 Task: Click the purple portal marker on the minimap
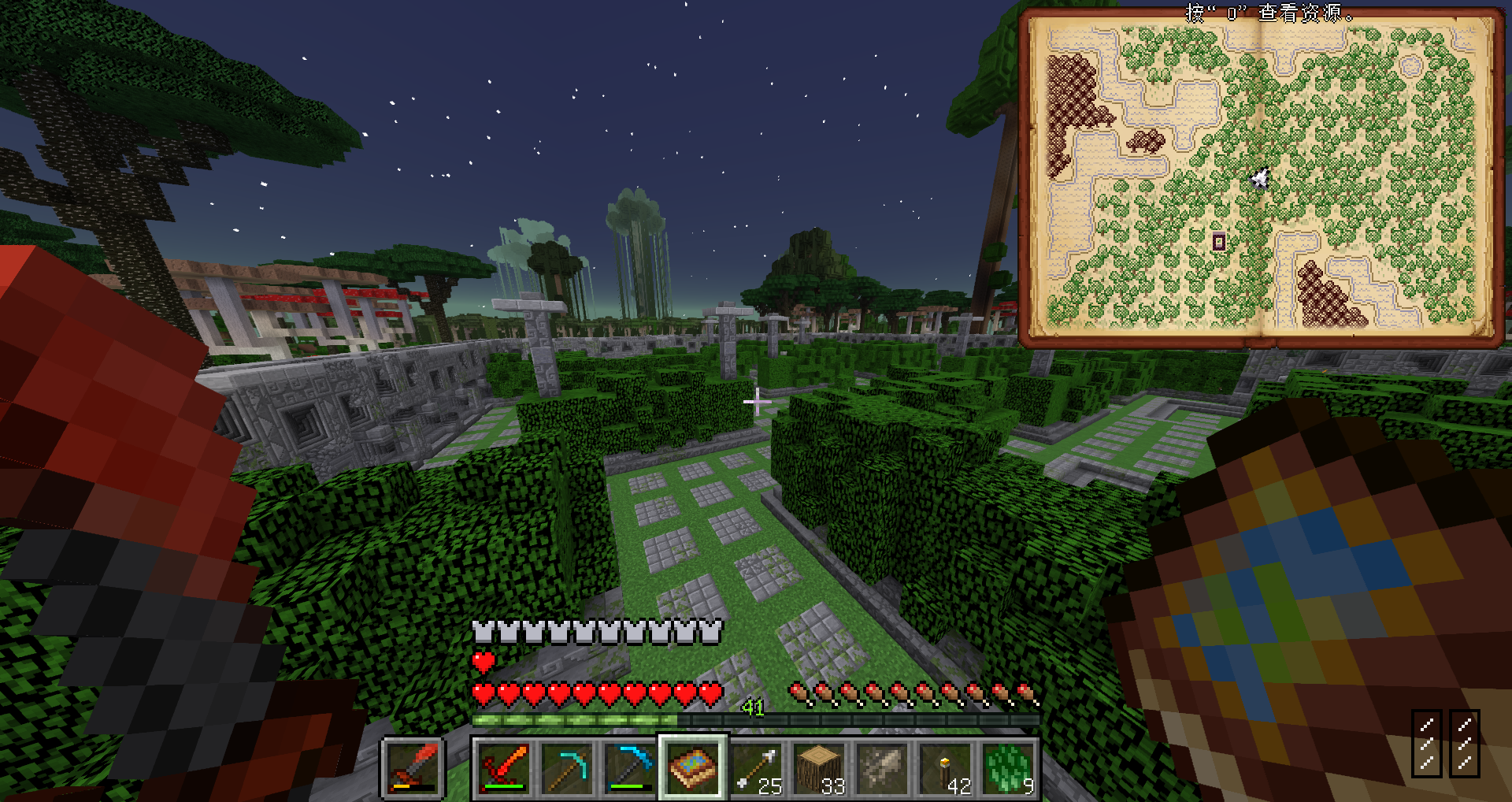coord(1218,242)
